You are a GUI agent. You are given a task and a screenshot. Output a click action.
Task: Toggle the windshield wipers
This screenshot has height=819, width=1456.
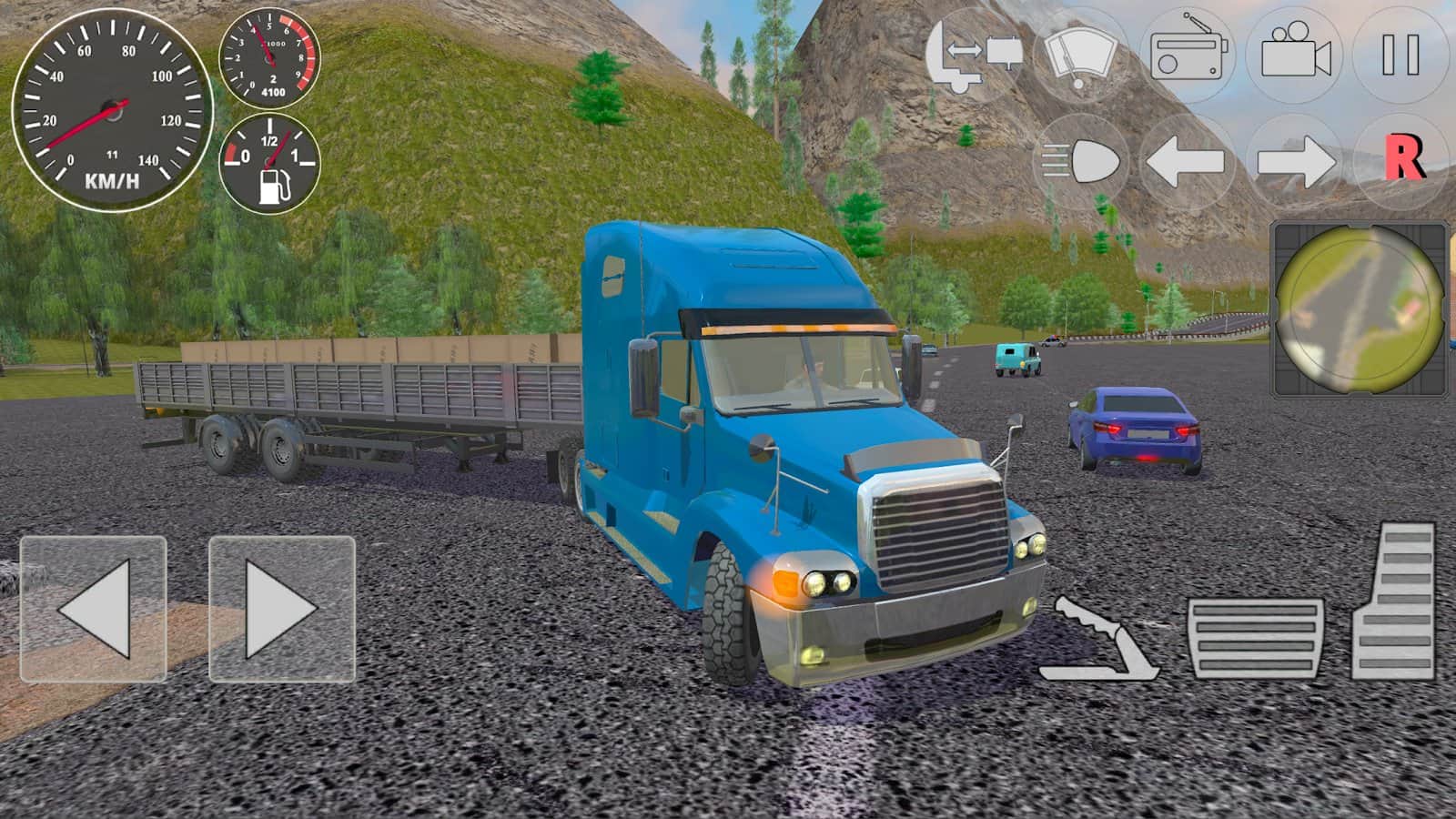pyautogui.click(x=1080, y=55)
